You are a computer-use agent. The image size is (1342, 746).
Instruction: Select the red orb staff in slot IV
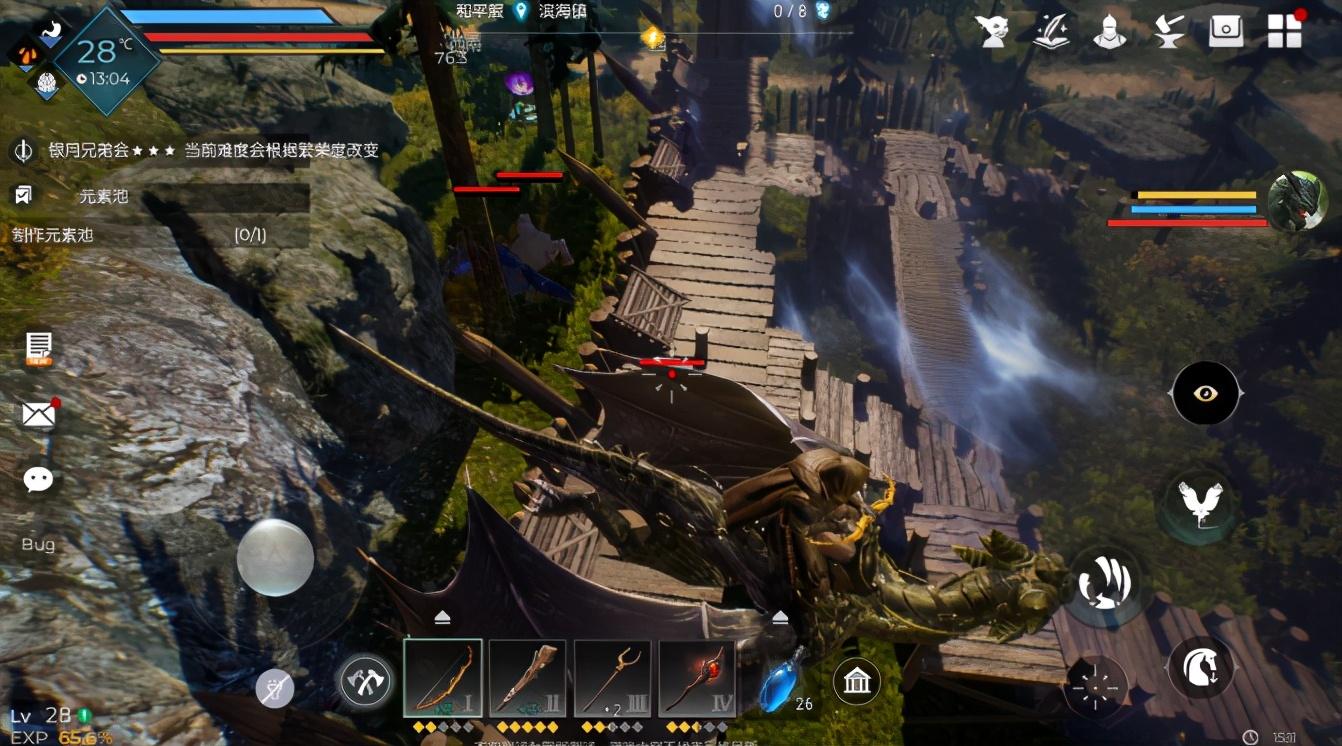[x=697, y=679]
